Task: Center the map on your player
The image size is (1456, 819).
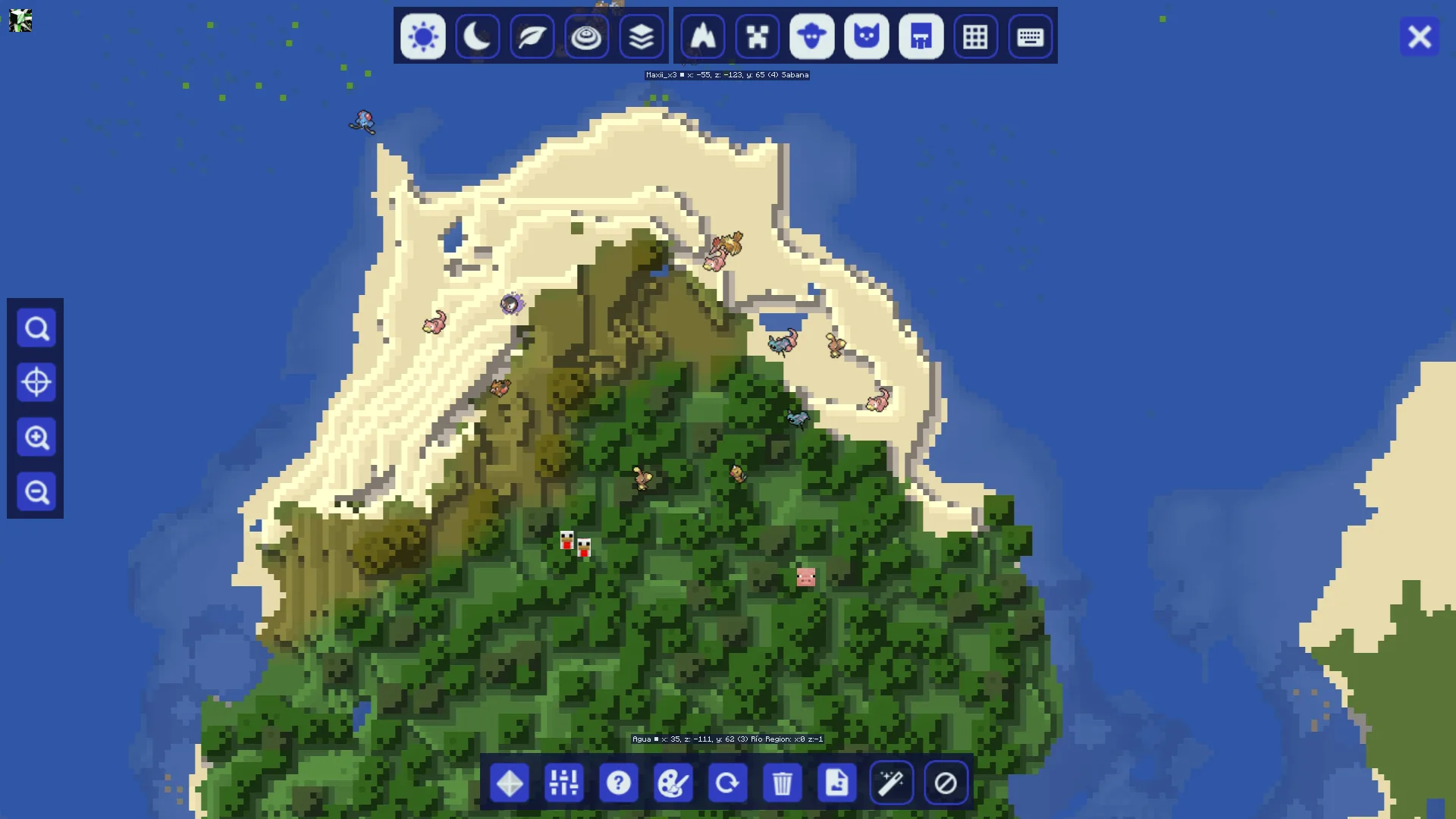Action: 36,382
